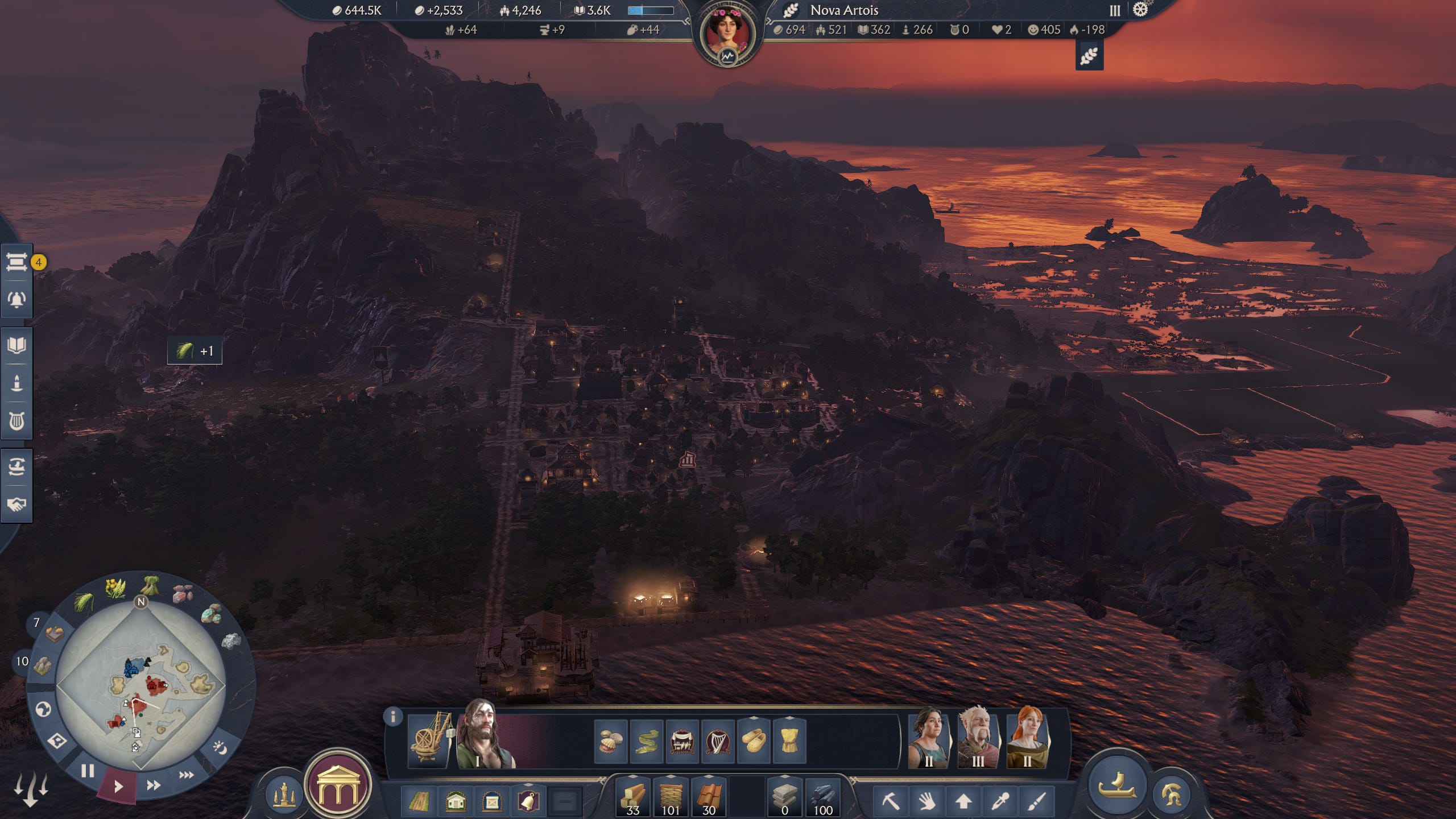Set game speed to double fast-forward
Viewport: 1456px width, 819px height.
pyautogui.click(x=153, y=785)
